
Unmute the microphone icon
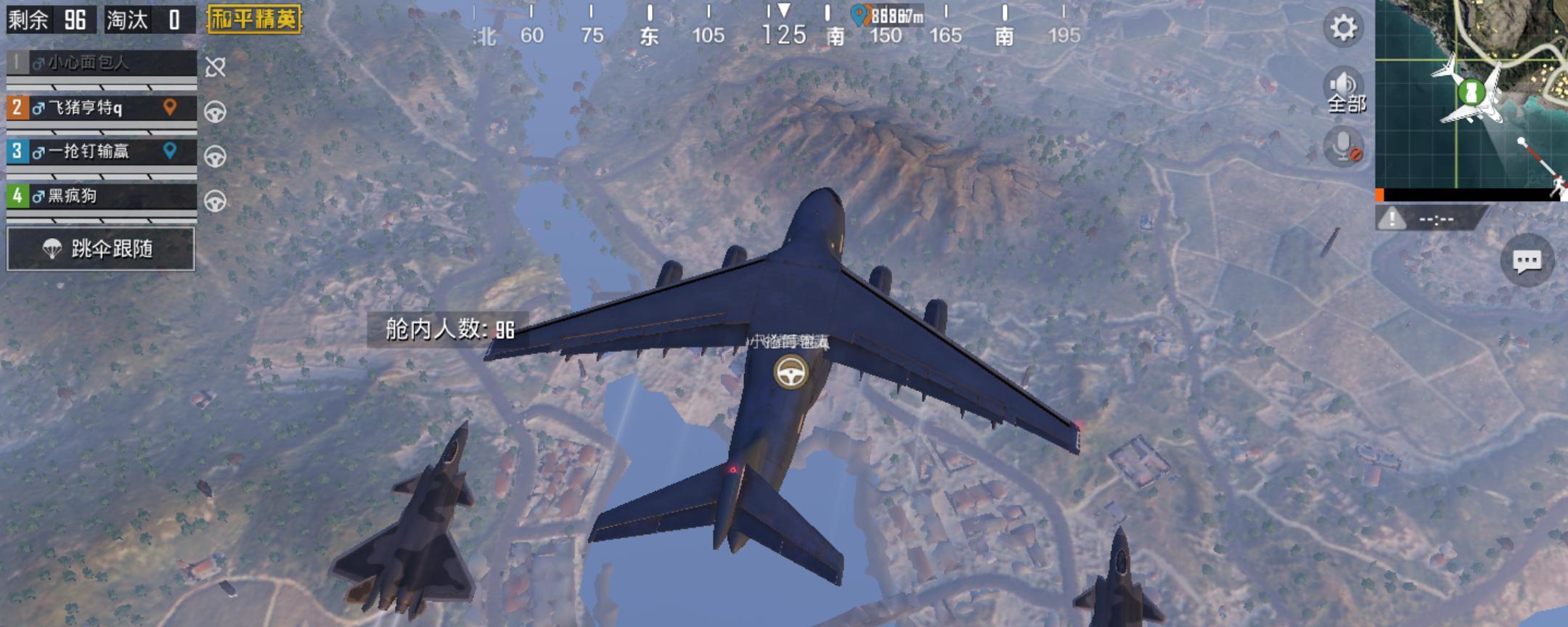coord(1344,147)
